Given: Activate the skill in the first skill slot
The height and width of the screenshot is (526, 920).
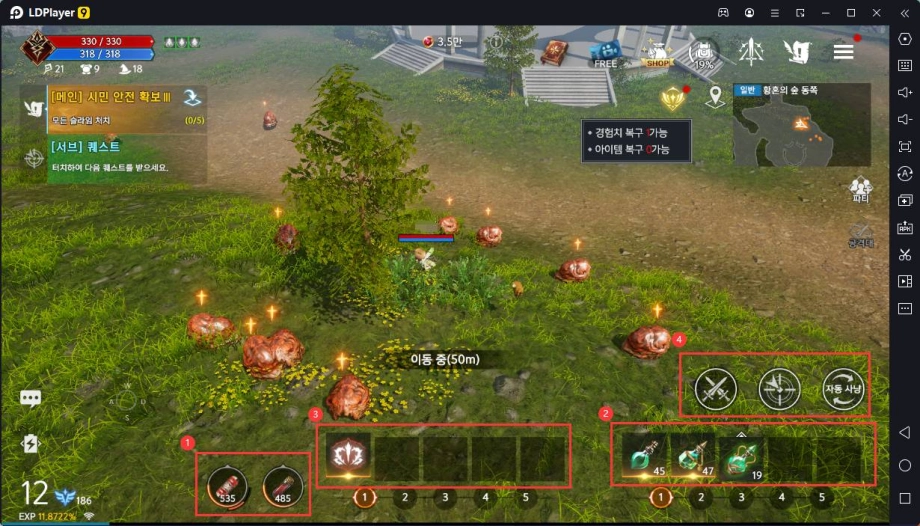Looking at the screenshot, I should (347, 455).
